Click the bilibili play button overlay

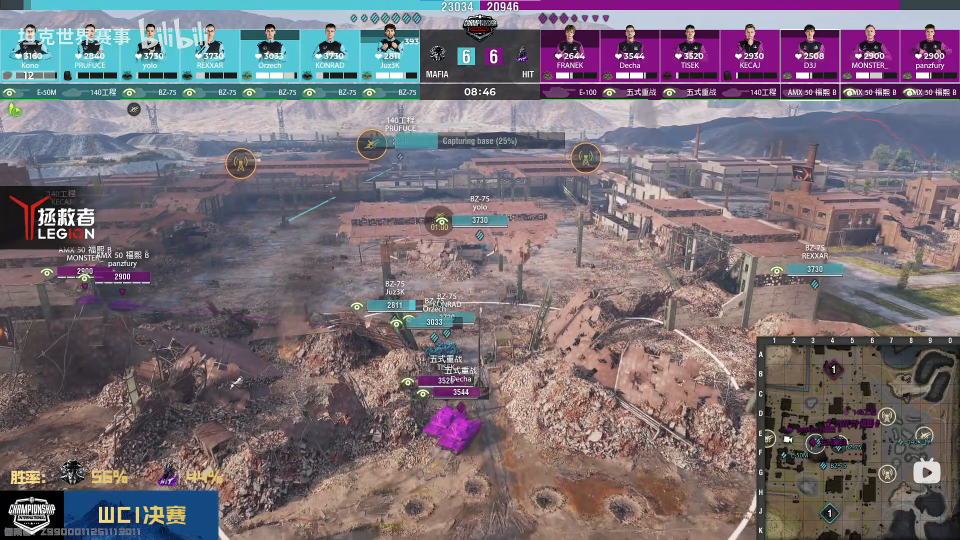point(926,471)
